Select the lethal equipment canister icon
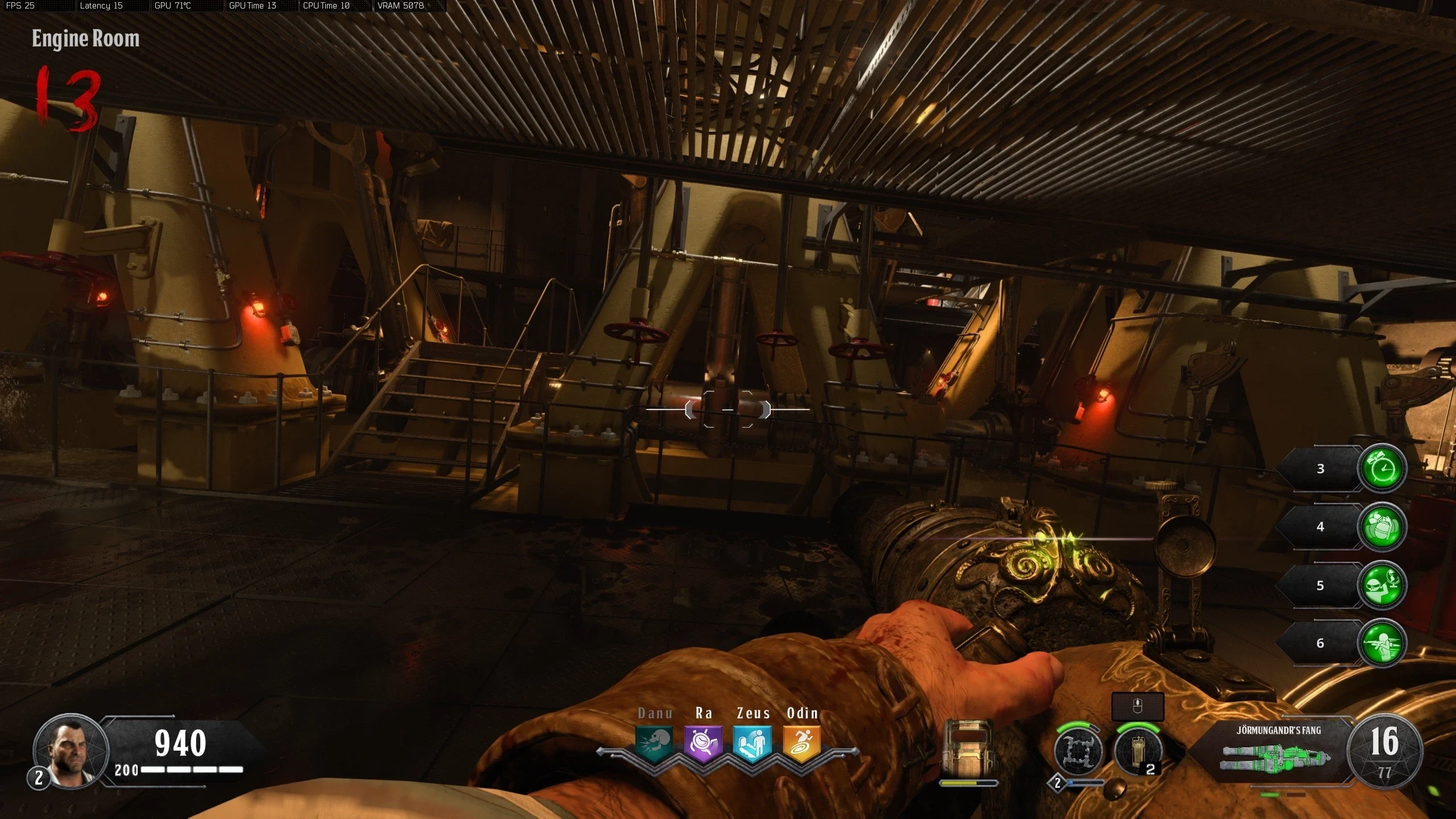The width and height of the screenshot is (1456, 819). point(1137,751)
